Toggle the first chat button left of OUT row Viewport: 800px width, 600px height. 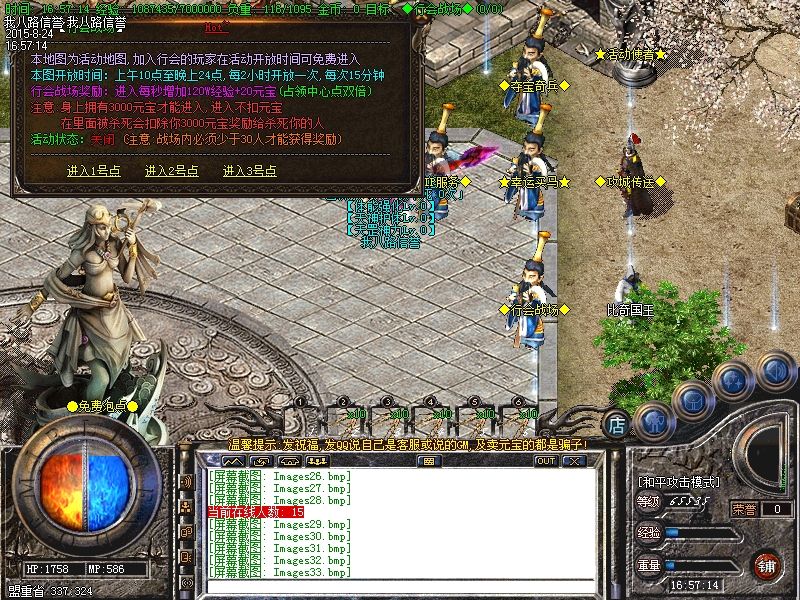click(233, 461)
